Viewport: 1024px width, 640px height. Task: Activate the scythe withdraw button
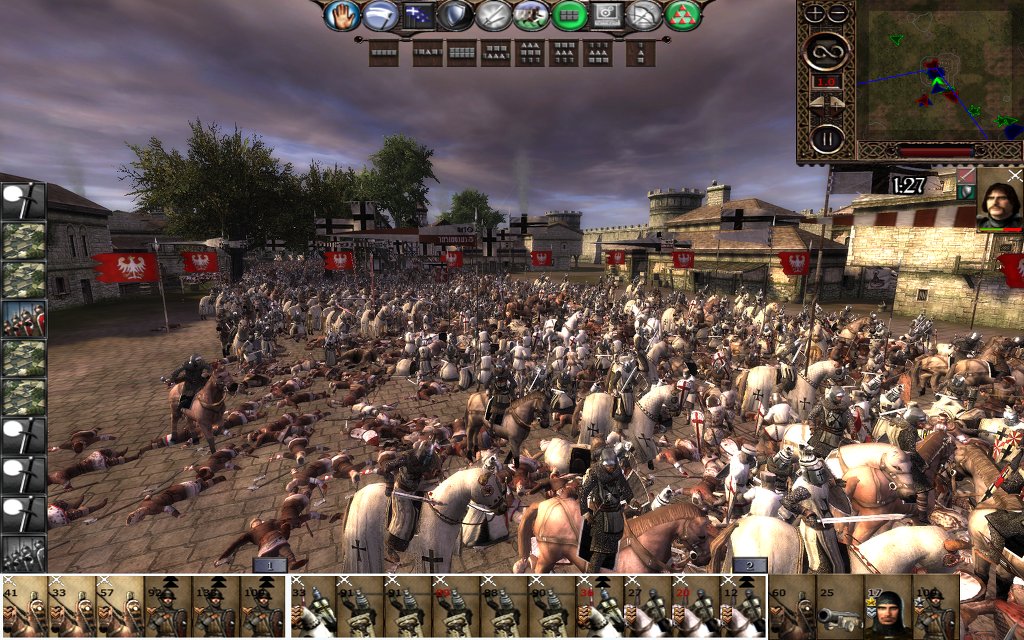379,15
